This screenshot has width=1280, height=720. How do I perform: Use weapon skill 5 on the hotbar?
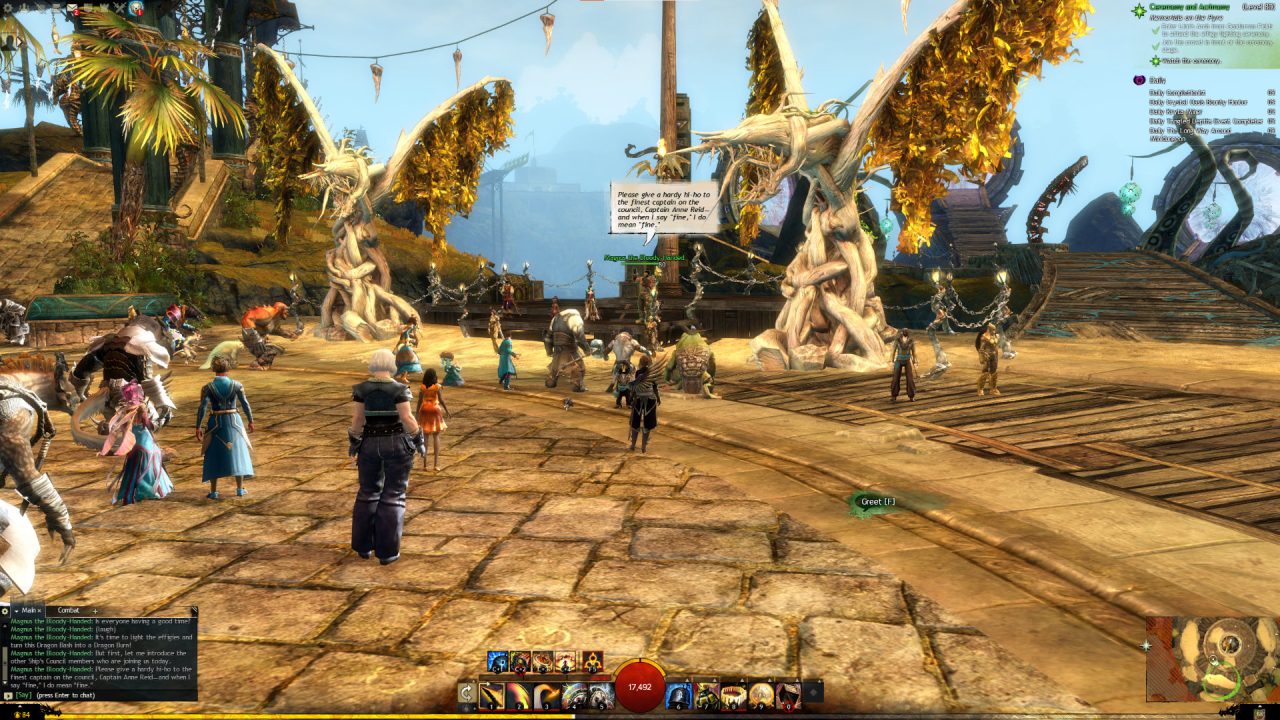pyautogui.click(x=600, y=695)
